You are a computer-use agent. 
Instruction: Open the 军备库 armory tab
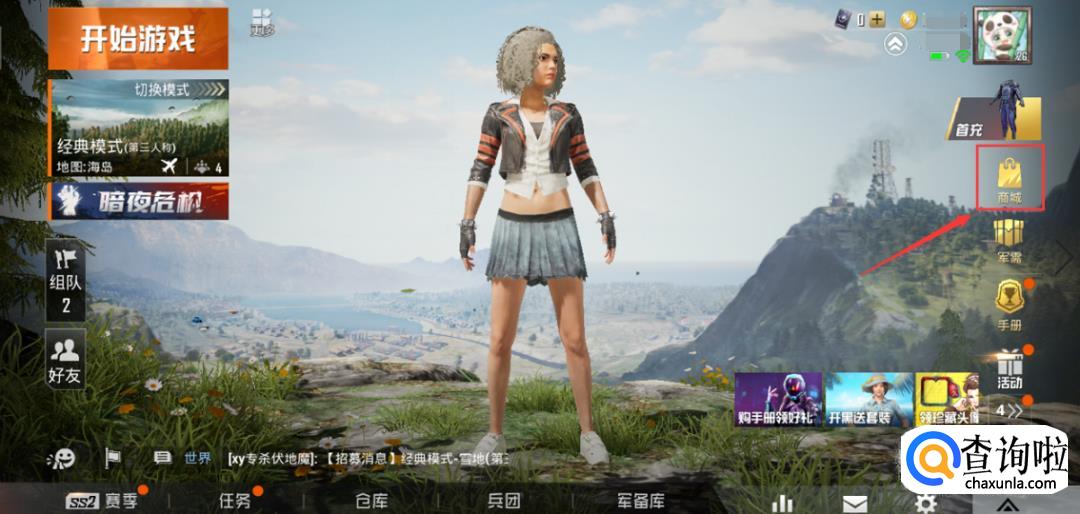tap(641, 500)
